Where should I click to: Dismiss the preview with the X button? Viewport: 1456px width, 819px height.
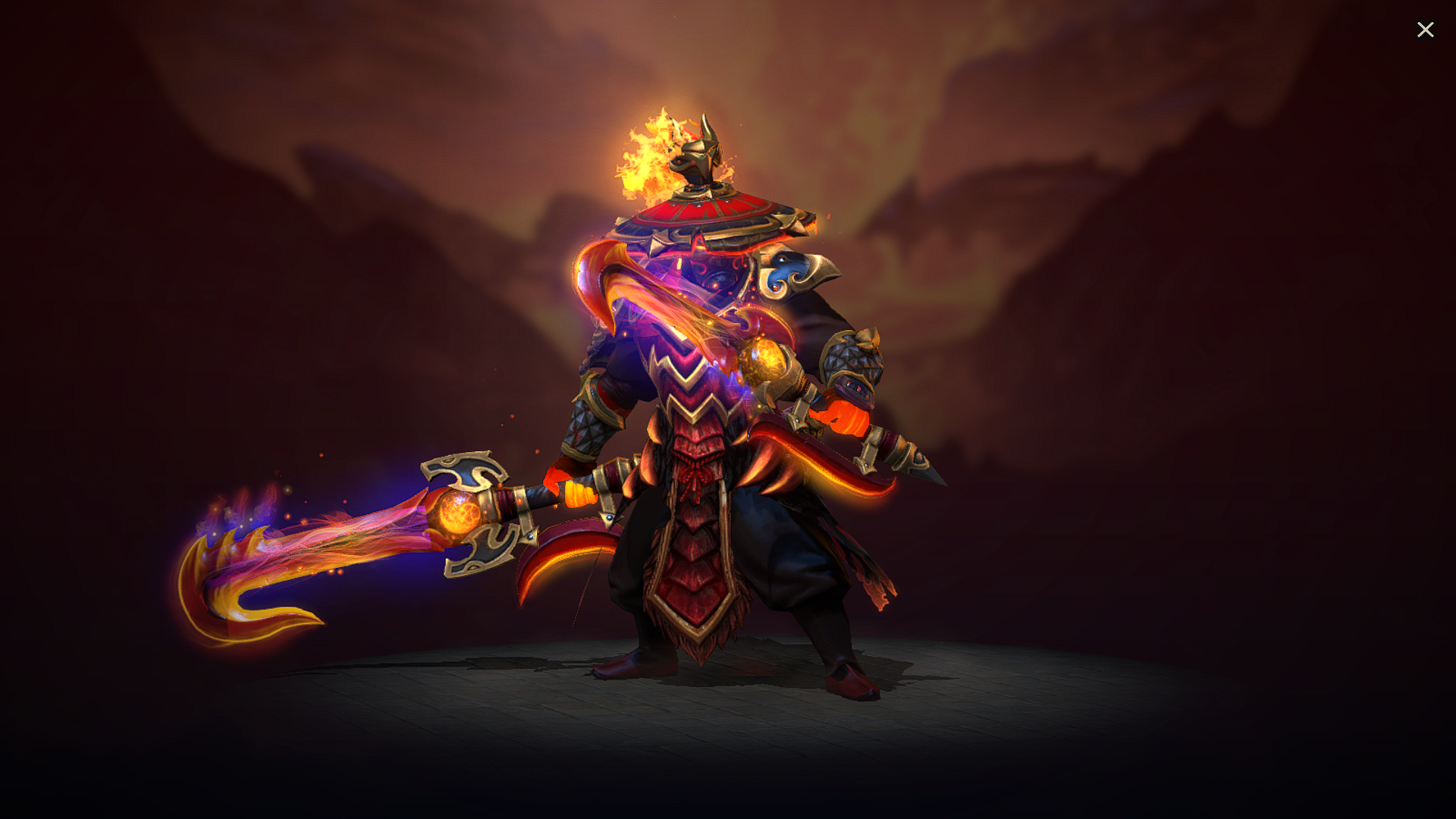click(1426, 30)
